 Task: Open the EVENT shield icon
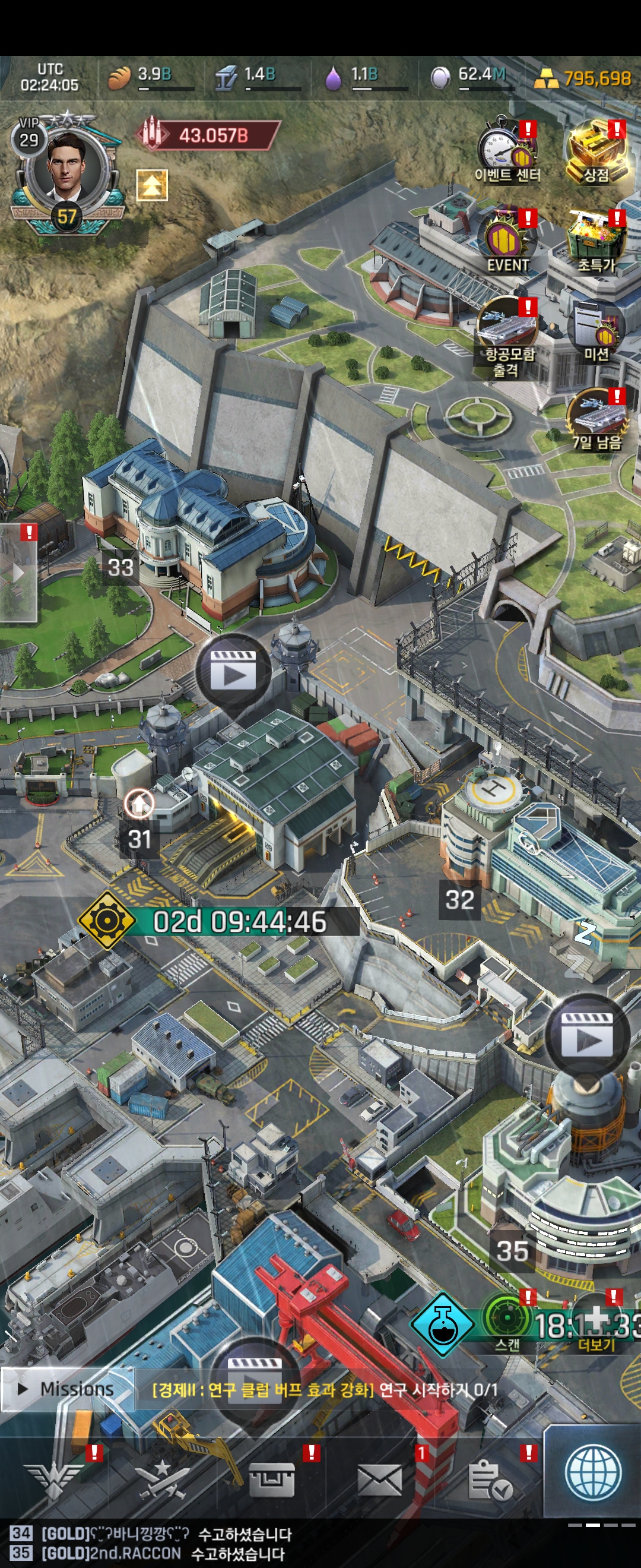tap(507, 242)
